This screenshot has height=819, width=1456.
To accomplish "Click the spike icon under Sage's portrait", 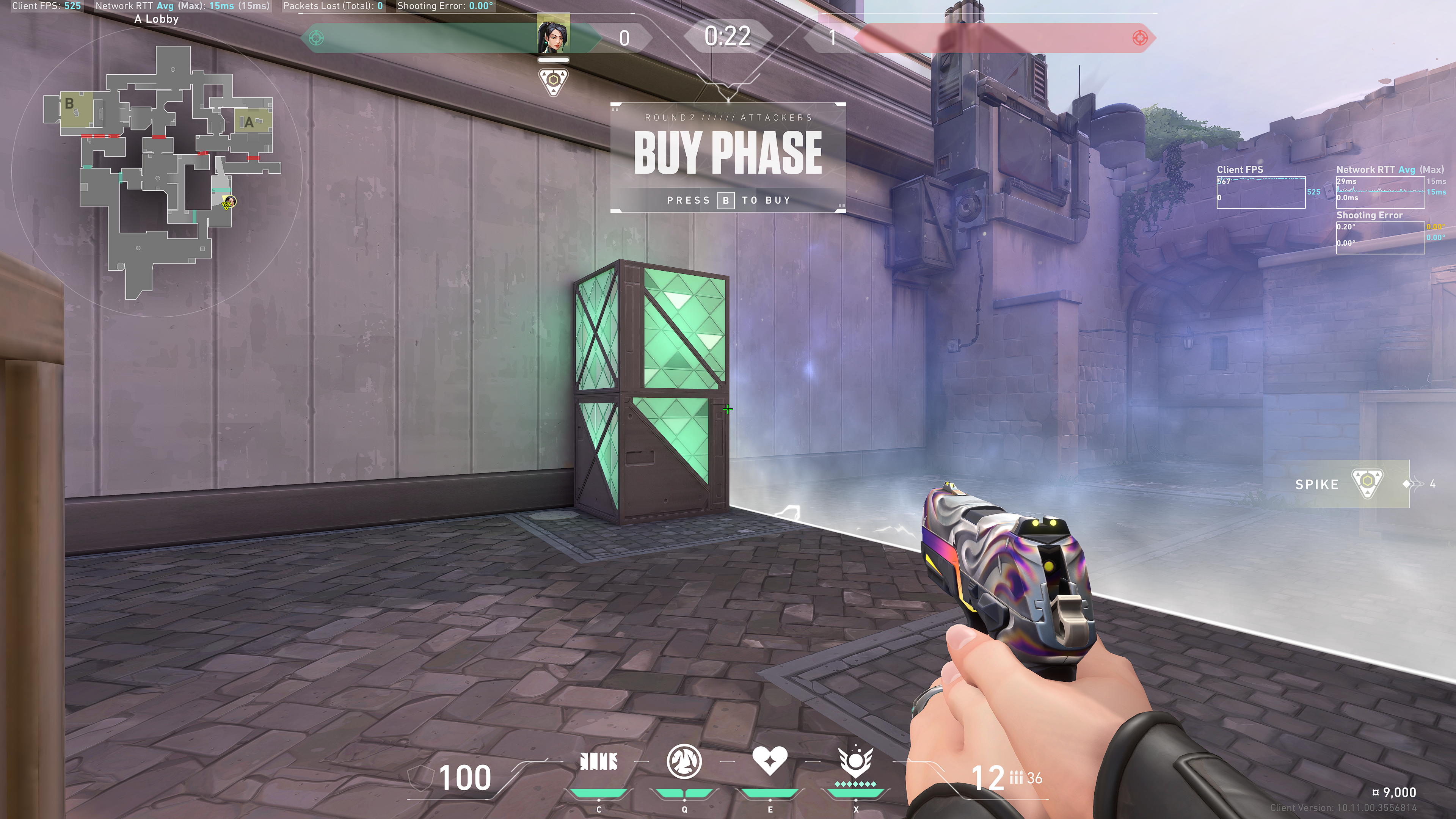I will click(553, 82).
